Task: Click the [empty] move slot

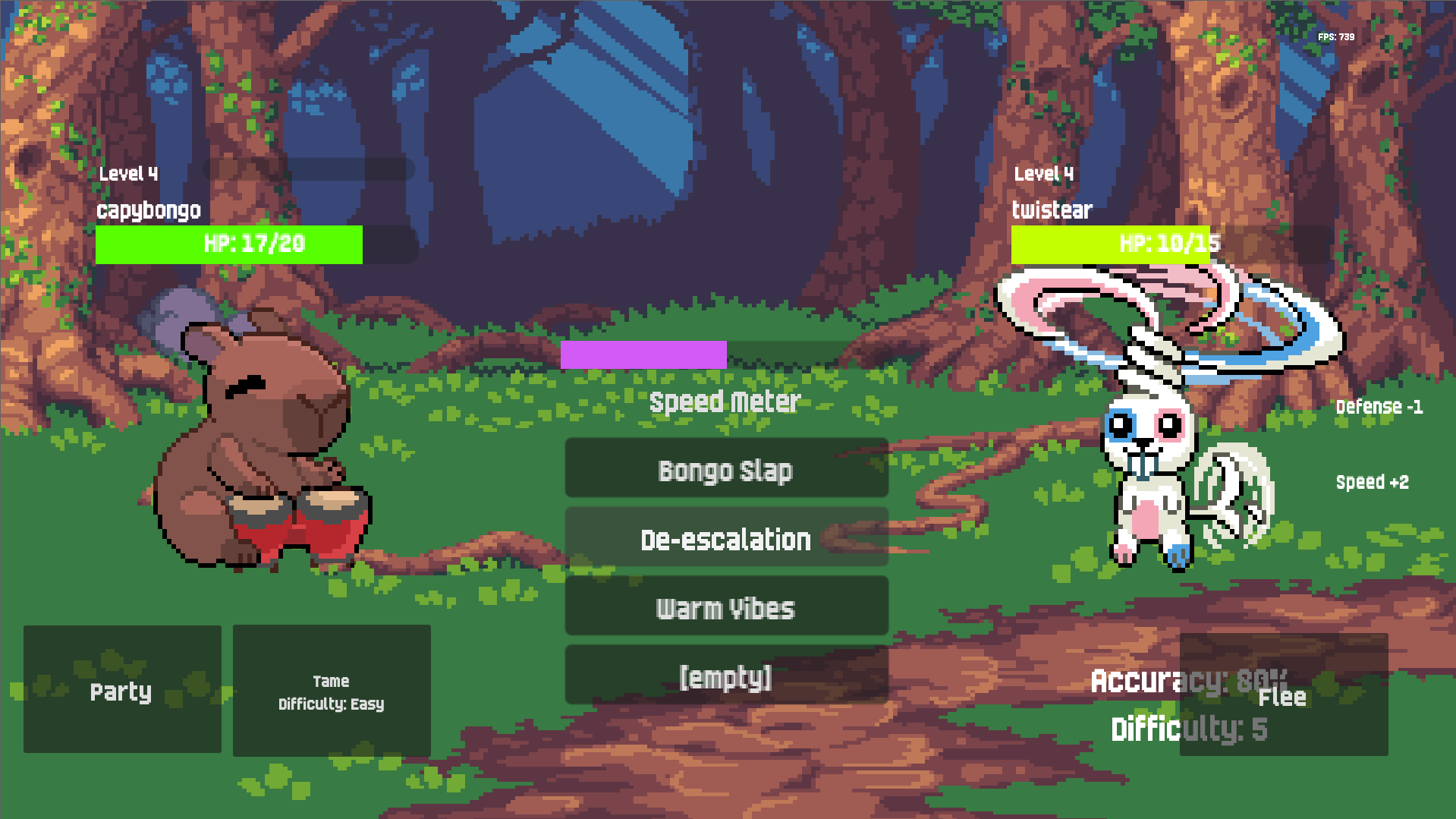Action: pos(726,675)
